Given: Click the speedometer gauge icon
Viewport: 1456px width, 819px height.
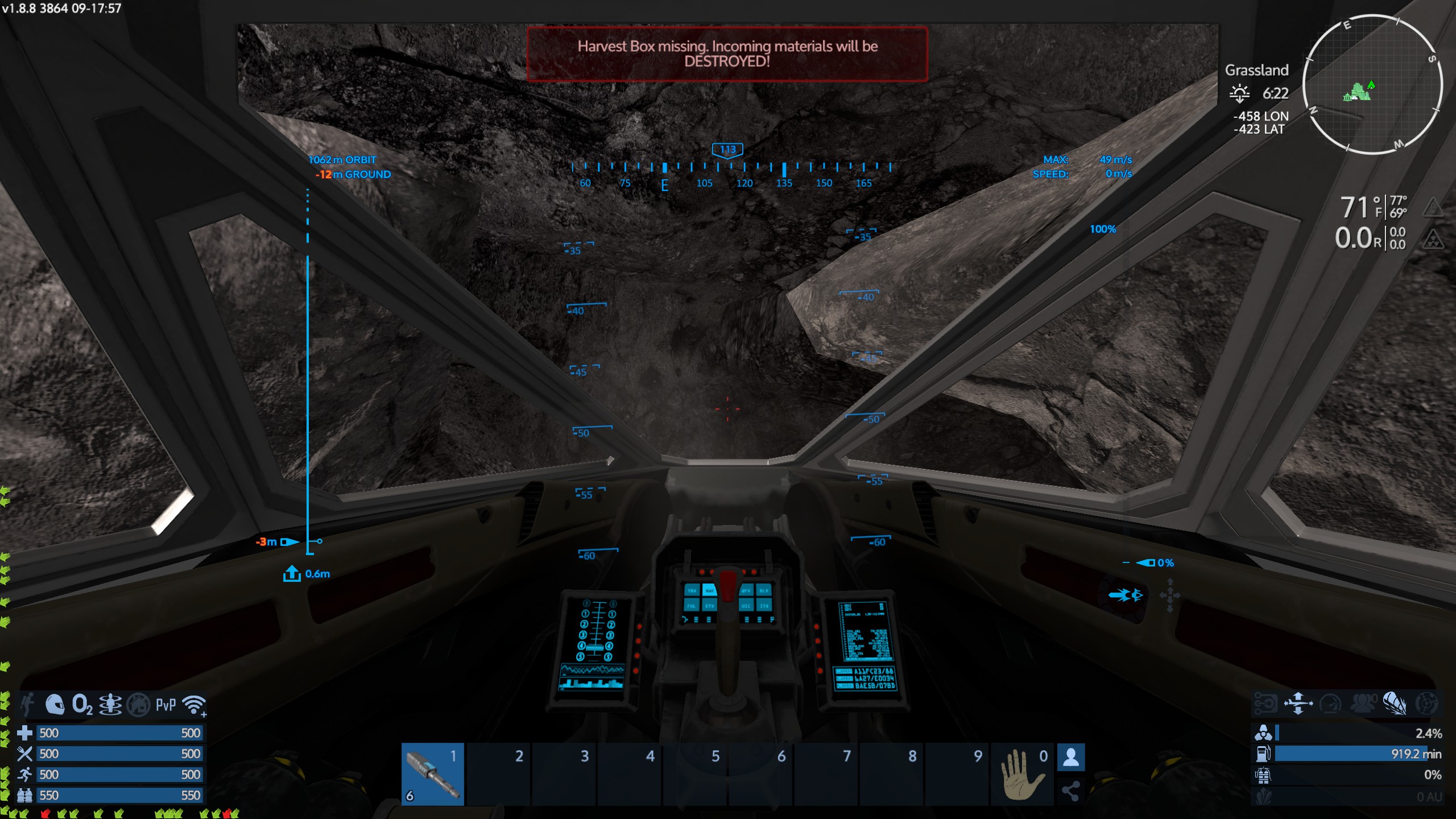Looking at the screenshot, I should point(1330,704).
